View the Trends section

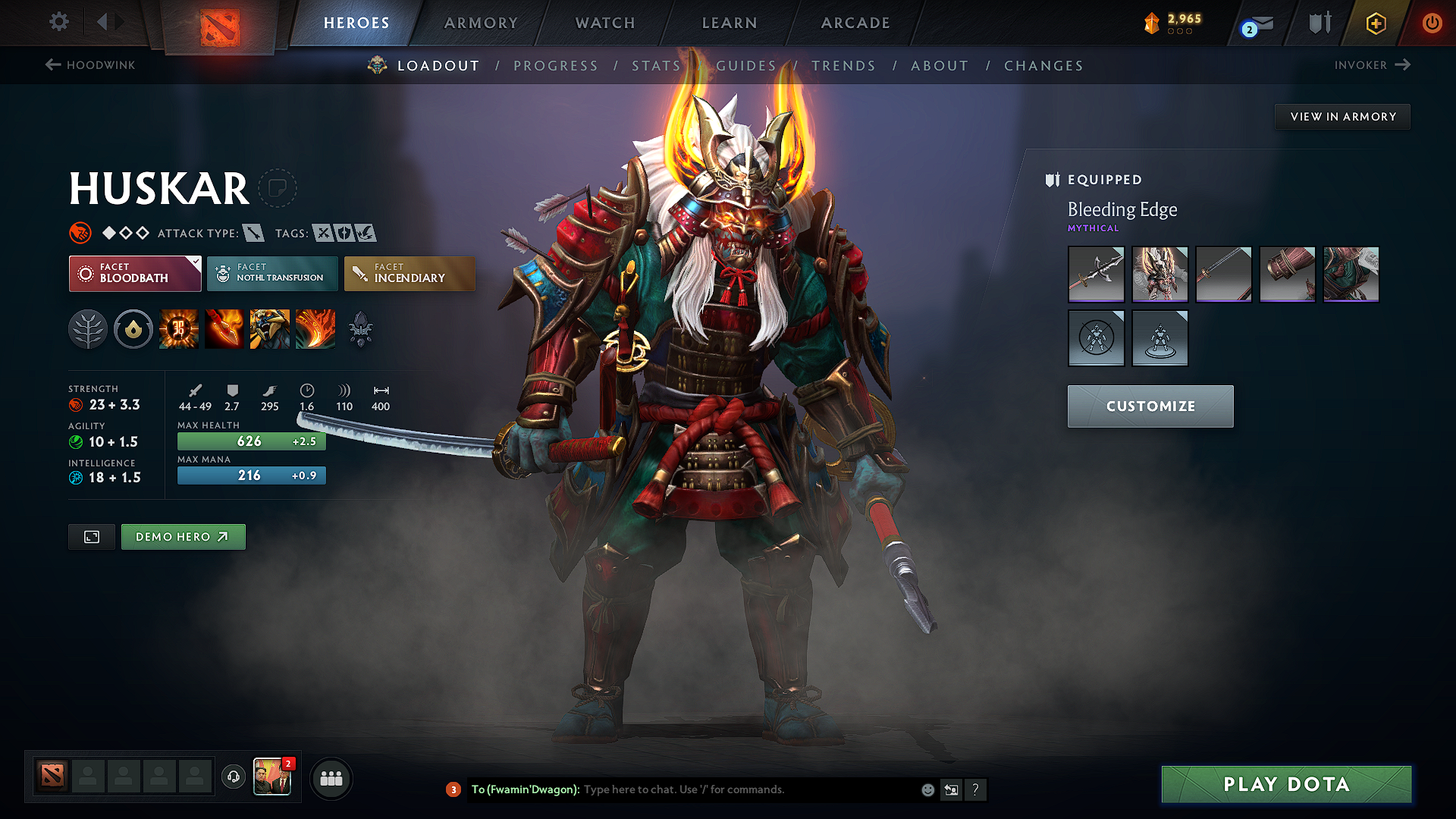pos(843,66)
